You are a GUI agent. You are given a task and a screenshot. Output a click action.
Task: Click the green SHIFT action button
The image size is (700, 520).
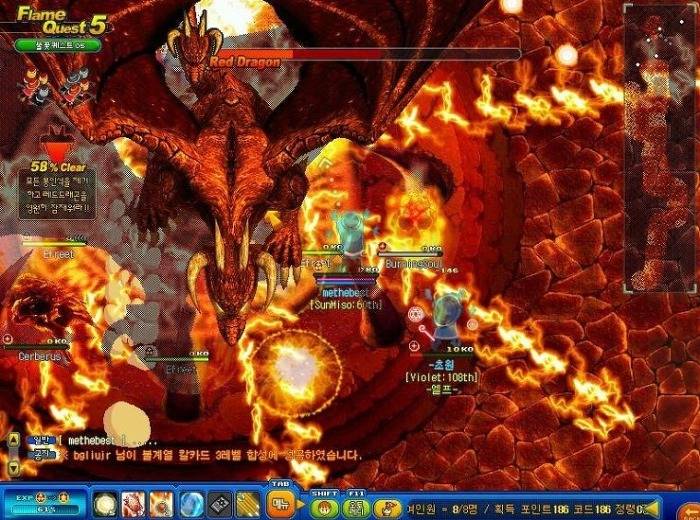323,506
